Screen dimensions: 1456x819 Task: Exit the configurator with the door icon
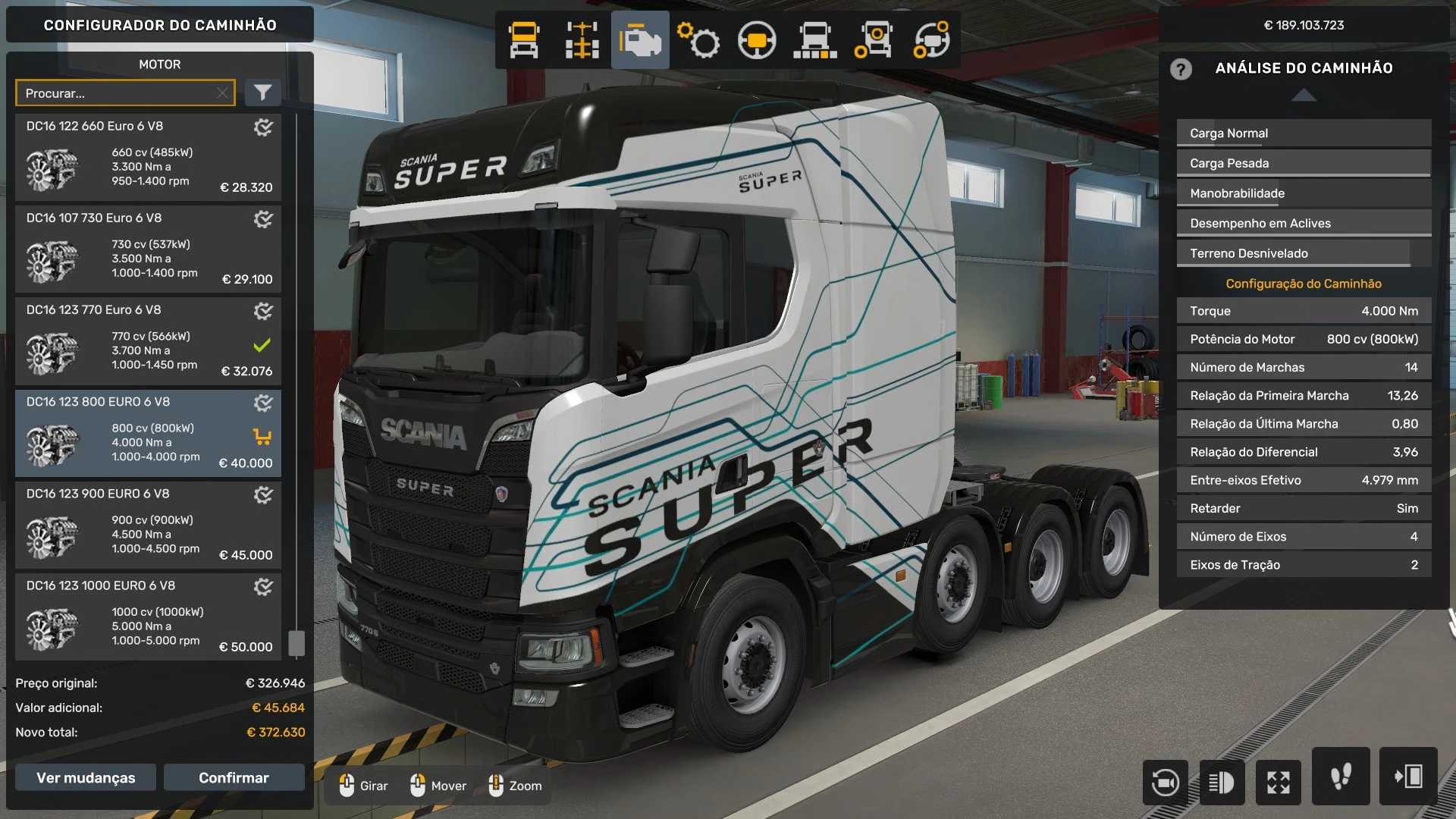point(1408,777)
